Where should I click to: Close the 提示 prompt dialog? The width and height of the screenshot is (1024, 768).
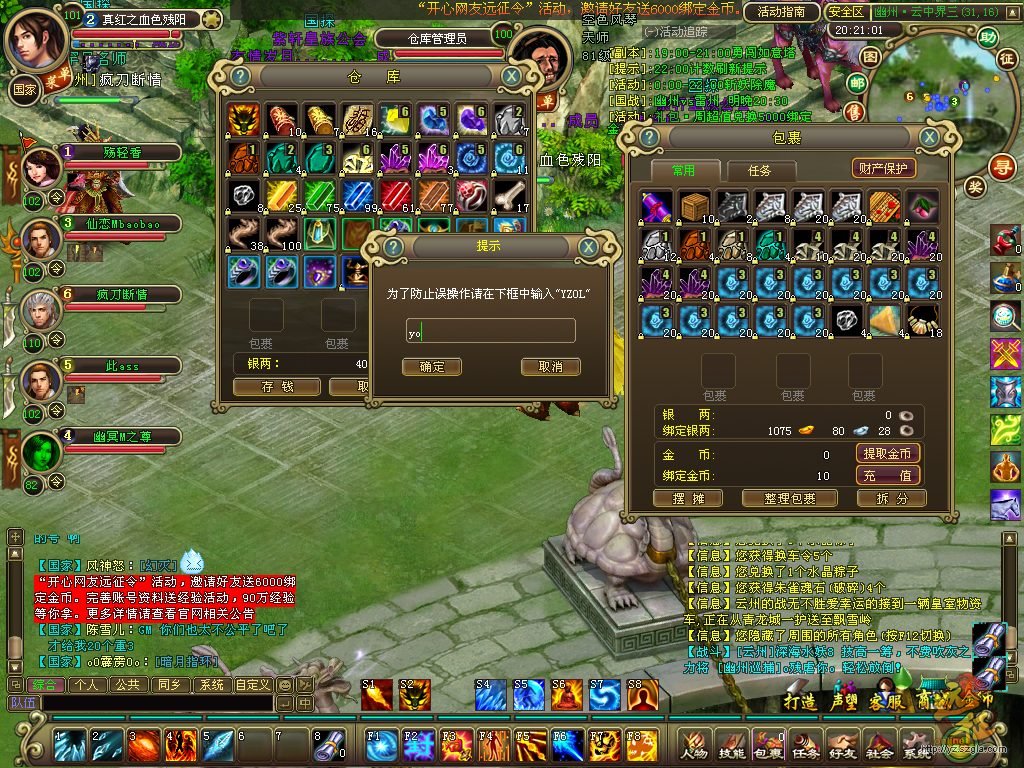tap(588, 247)
